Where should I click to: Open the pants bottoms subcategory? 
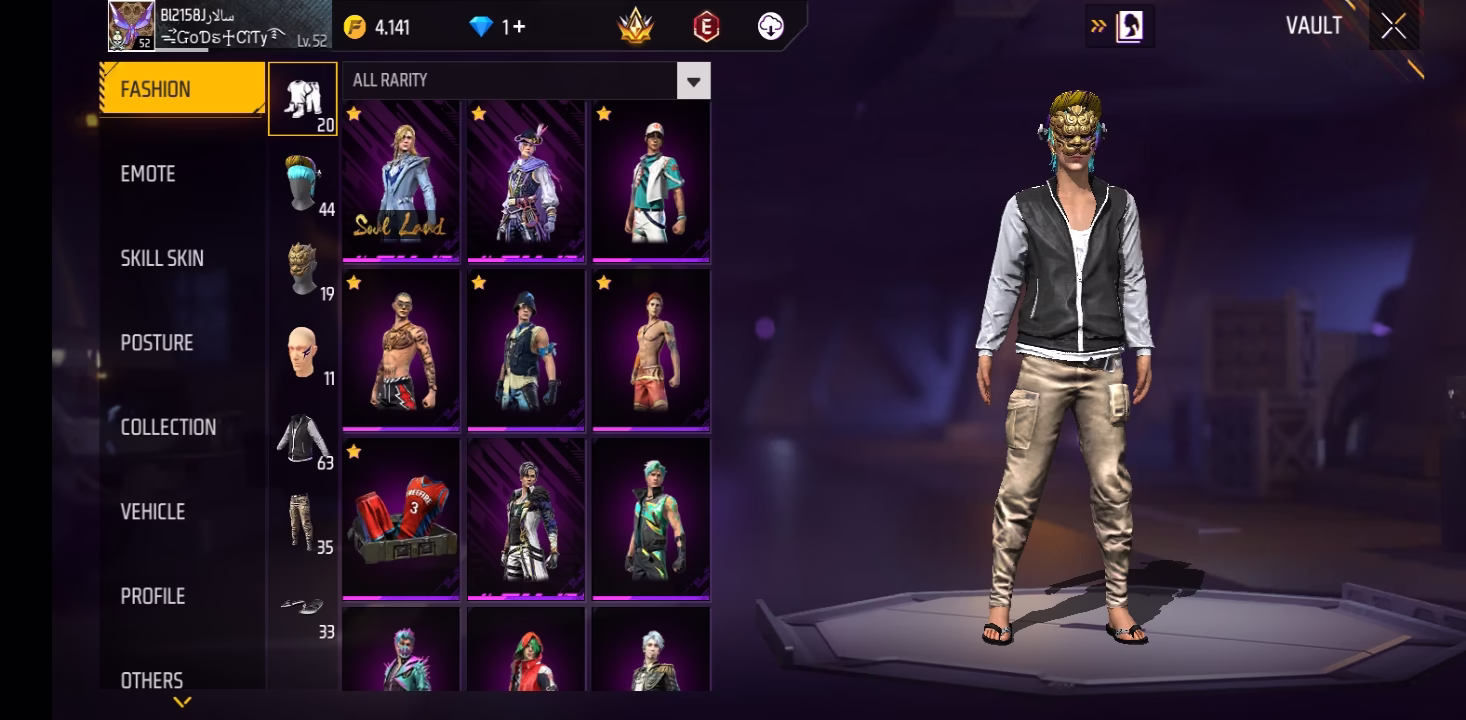point(302,522)
